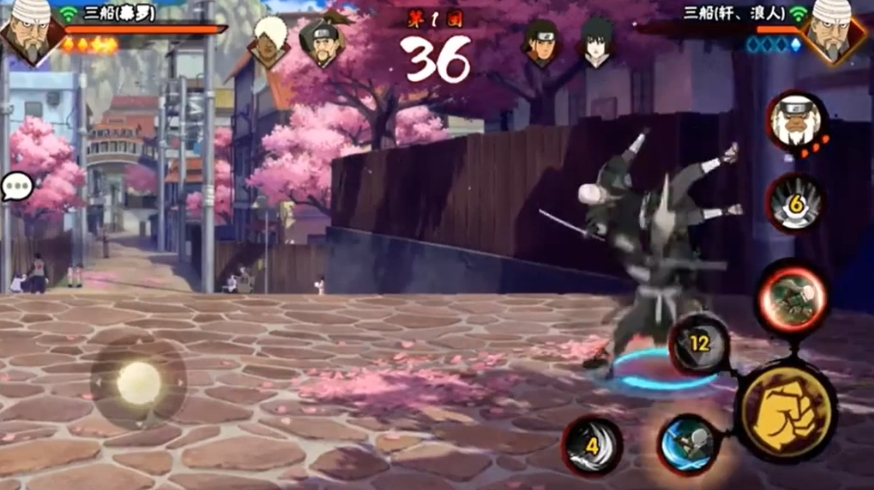
Task: Open the chat speech bubble
Action: pos(17,186)
